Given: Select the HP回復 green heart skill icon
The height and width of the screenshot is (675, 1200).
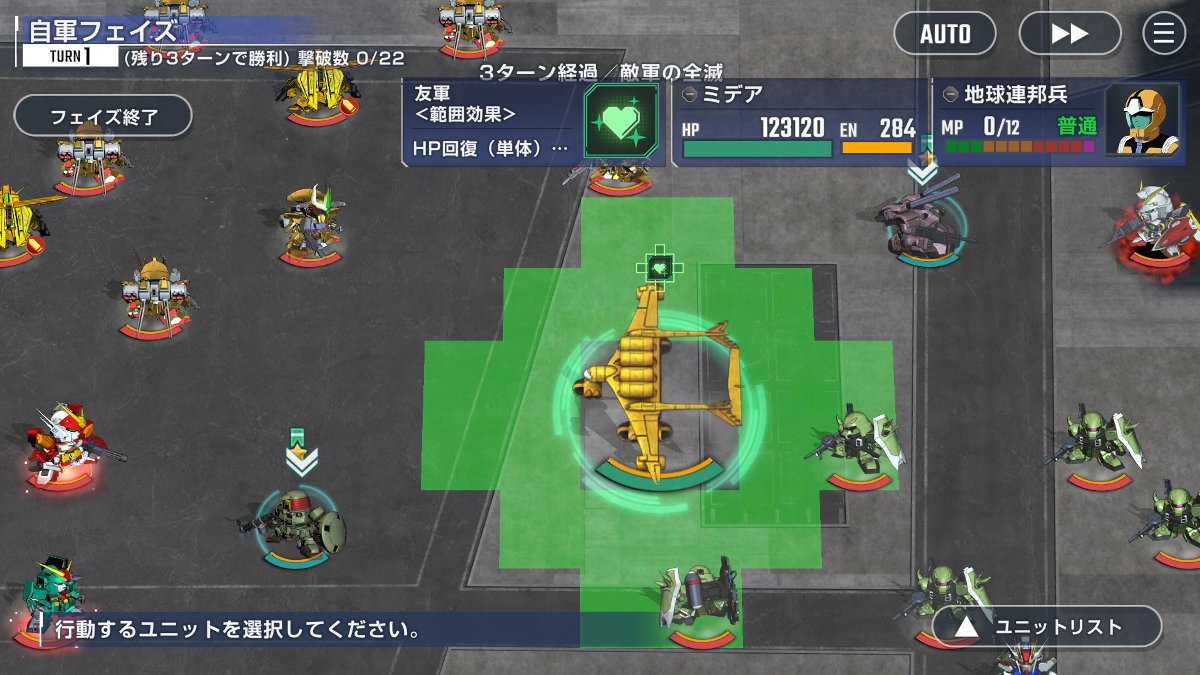Looking at the screenshot, I should tap(621, 121).
